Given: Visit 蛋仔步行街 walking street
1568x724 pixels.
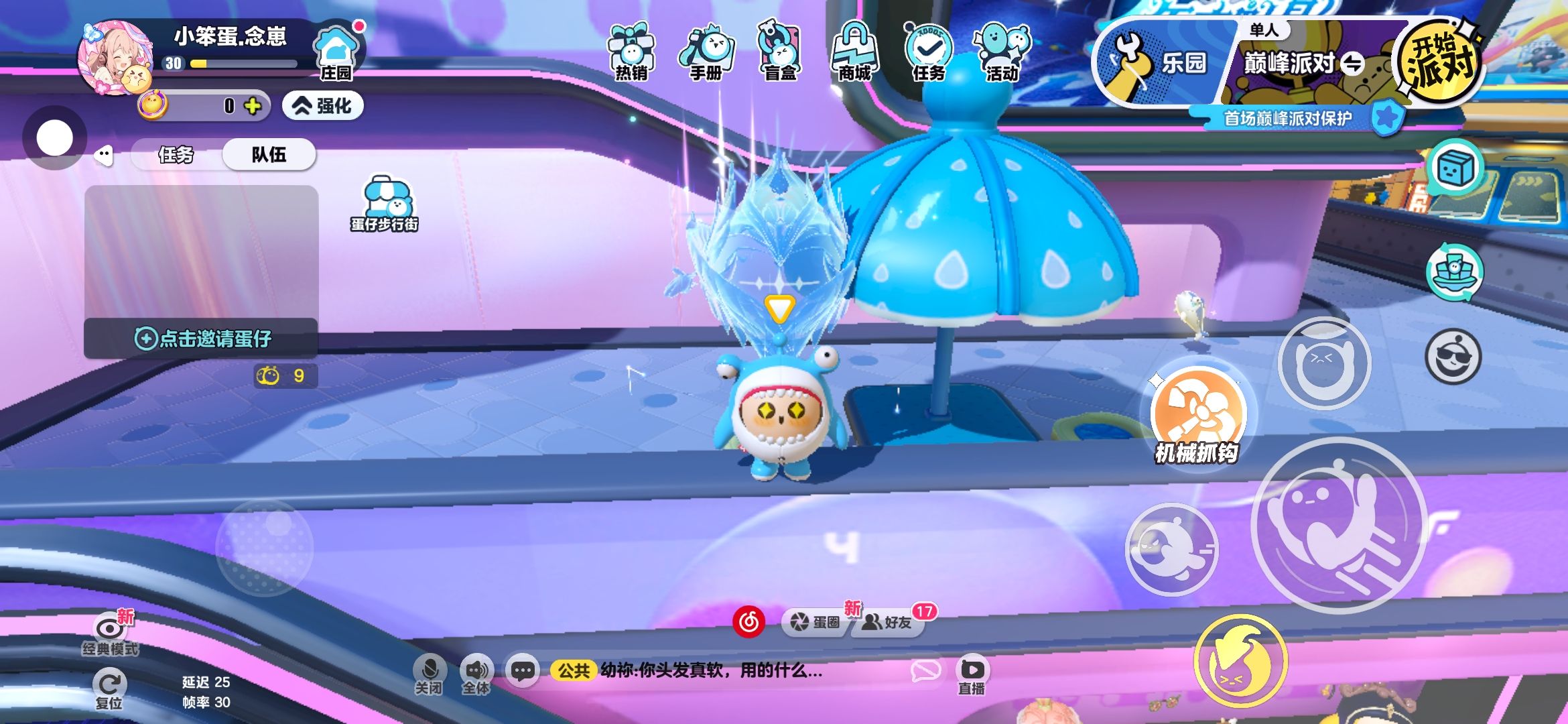Looking at the screenshot, I should tap(385, 205).
